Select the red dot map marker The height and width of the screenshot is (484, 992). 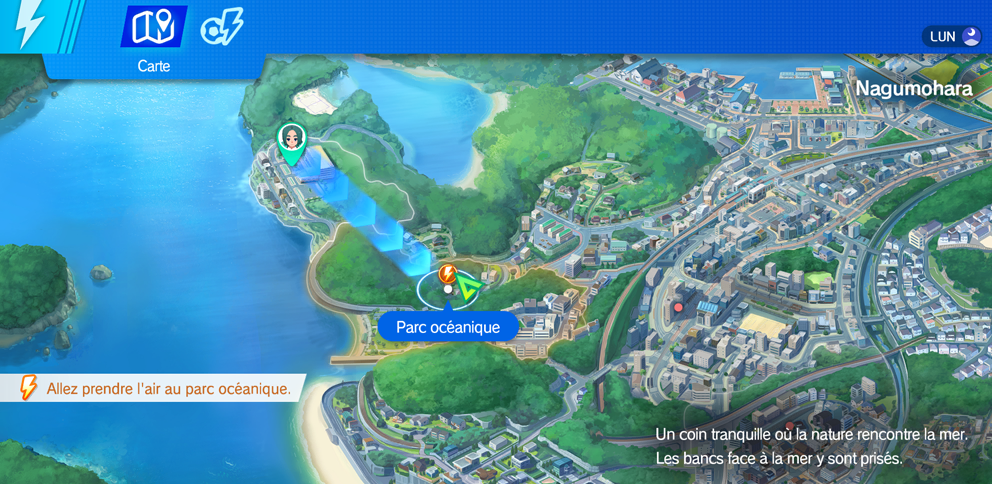[678, 307]
